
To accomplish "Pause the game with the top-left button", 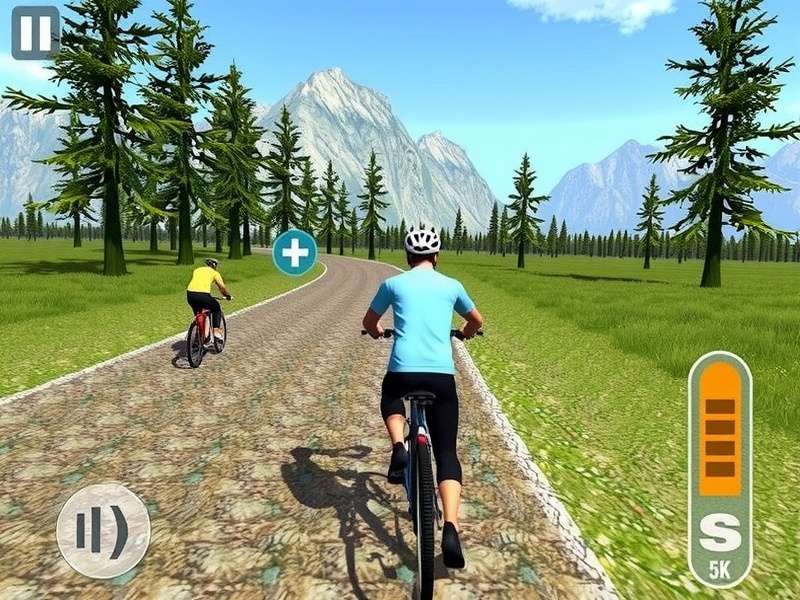I will coord(35,33).
